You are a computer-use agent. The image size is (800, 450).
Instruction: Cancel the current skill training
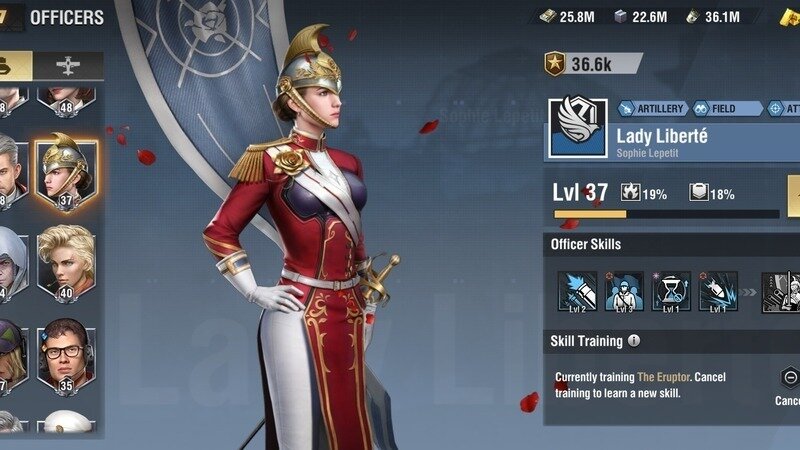(790, 378)
